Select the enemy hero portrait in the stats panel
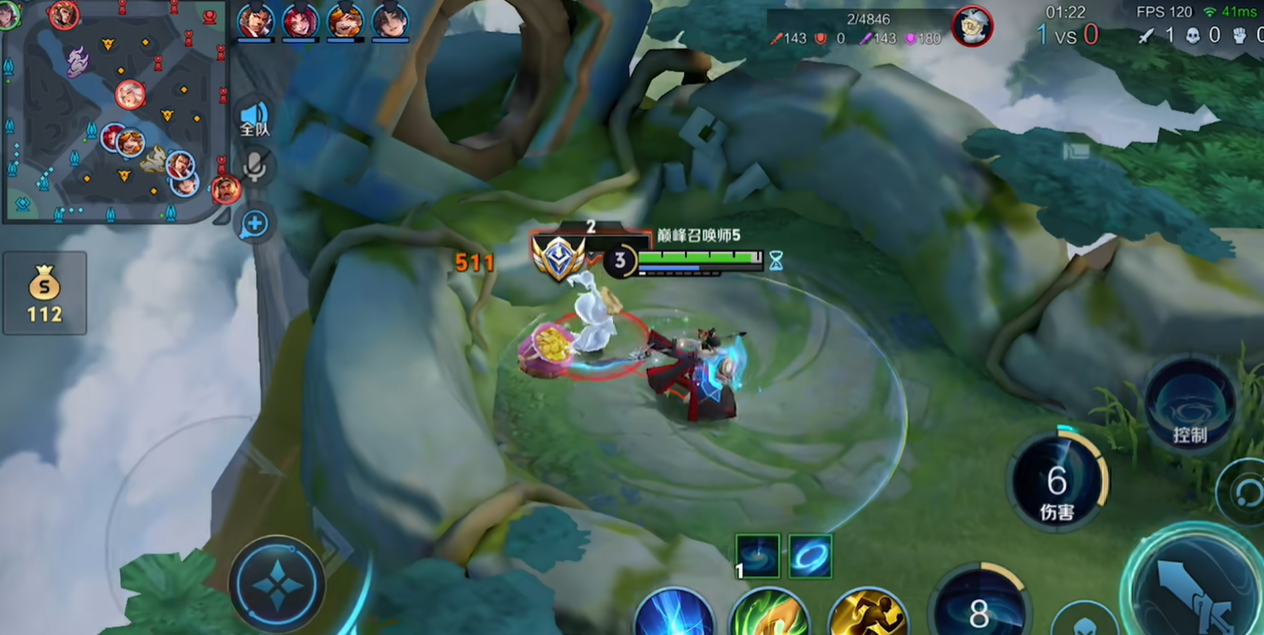Viewport: 1264px width, 635px height. point(971,26)
